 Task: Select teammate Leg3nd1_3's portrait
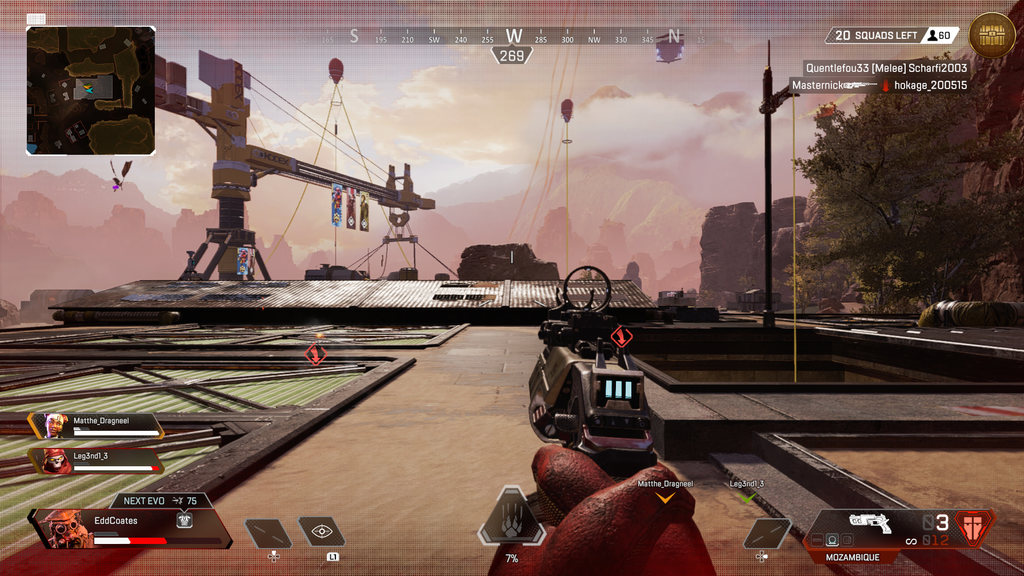coord(54,460)
